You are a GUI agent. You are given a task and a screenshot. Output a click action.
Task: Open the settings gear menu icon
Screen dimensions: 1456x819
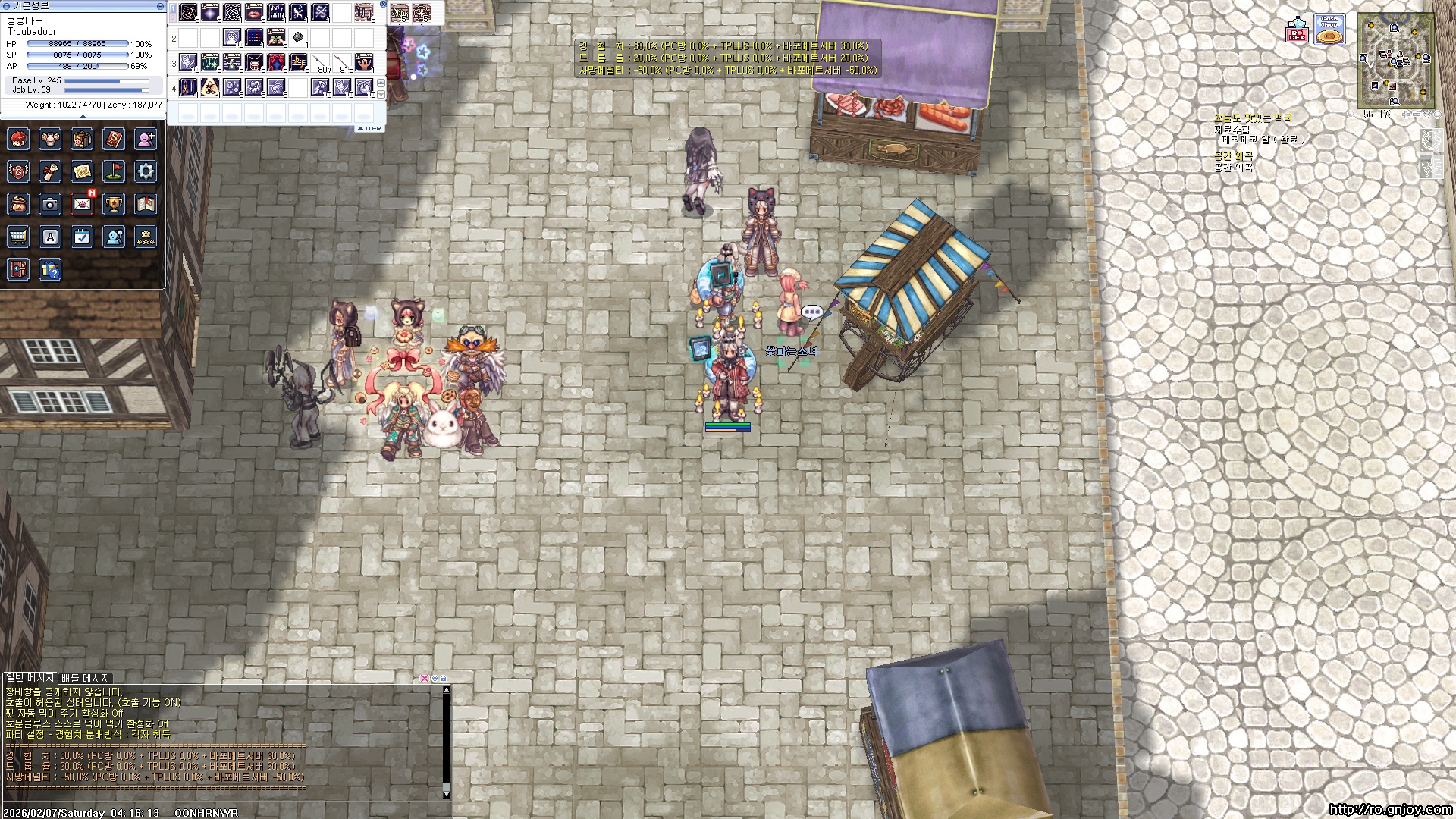146,171
